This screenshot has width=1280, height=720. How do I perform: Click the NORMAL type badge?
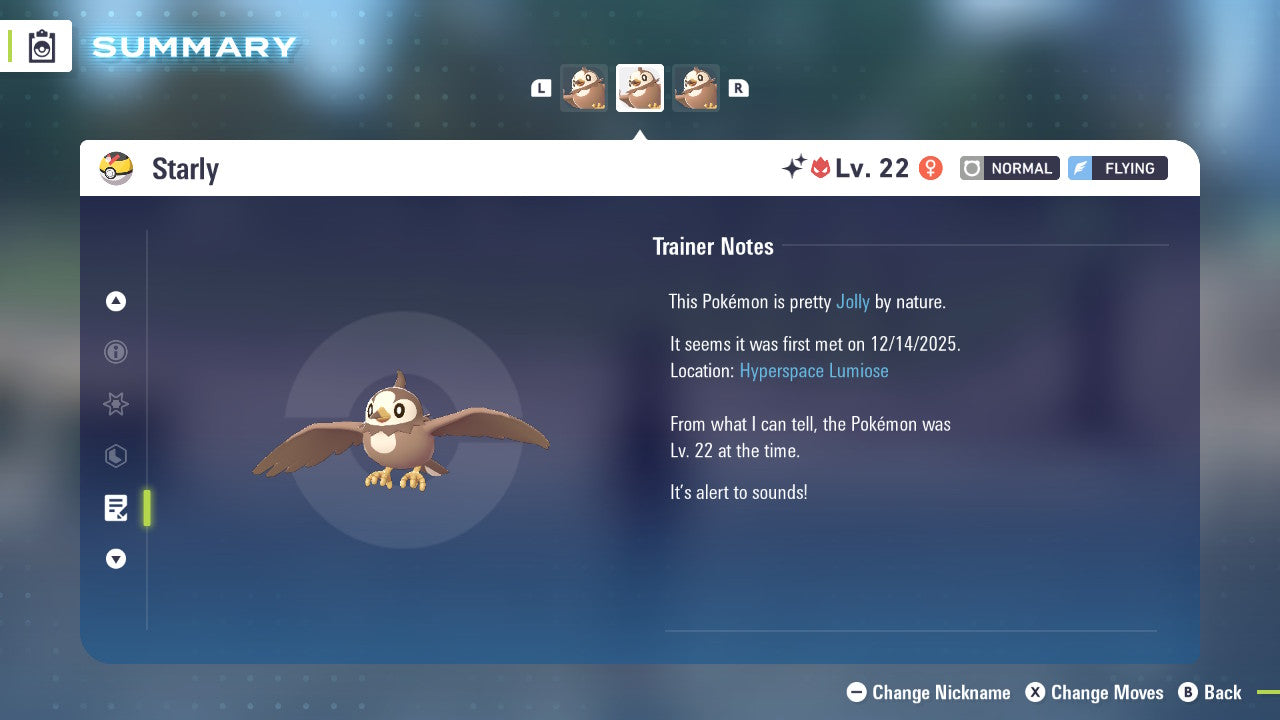click(1009, 168)
